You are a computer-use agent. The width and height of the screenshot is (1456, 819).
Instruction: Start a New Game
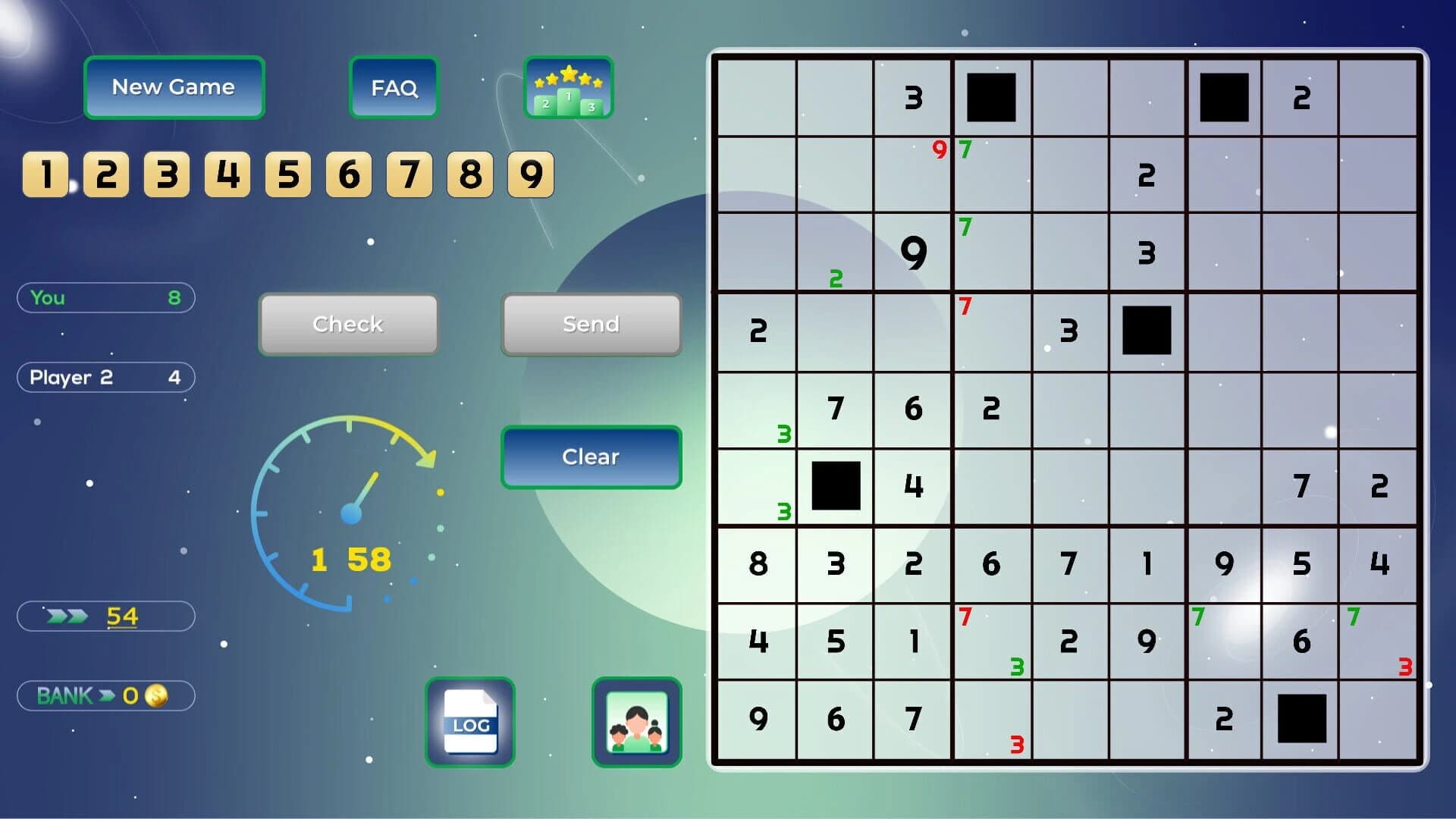click(x=174, y=86)
